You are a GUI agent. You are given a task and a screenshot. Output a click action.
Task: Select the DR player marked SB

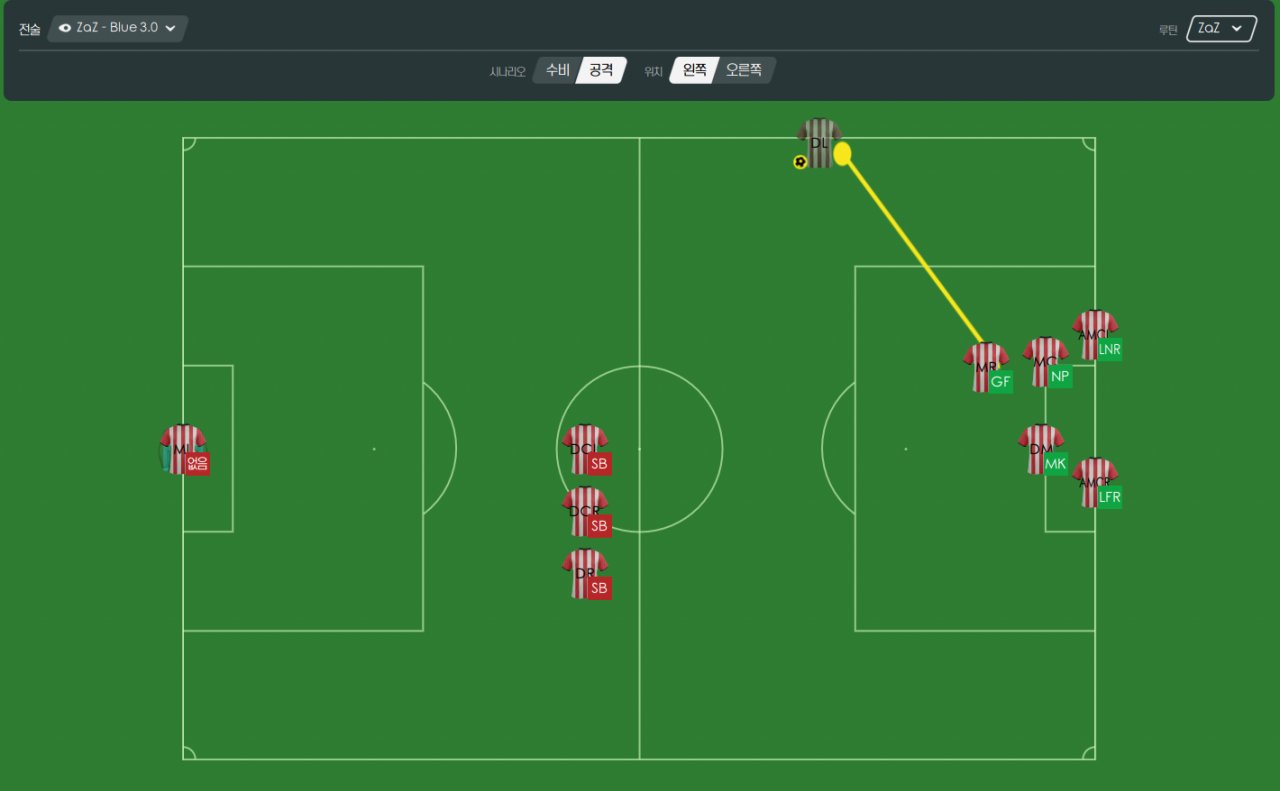click(x=584, y=573)
